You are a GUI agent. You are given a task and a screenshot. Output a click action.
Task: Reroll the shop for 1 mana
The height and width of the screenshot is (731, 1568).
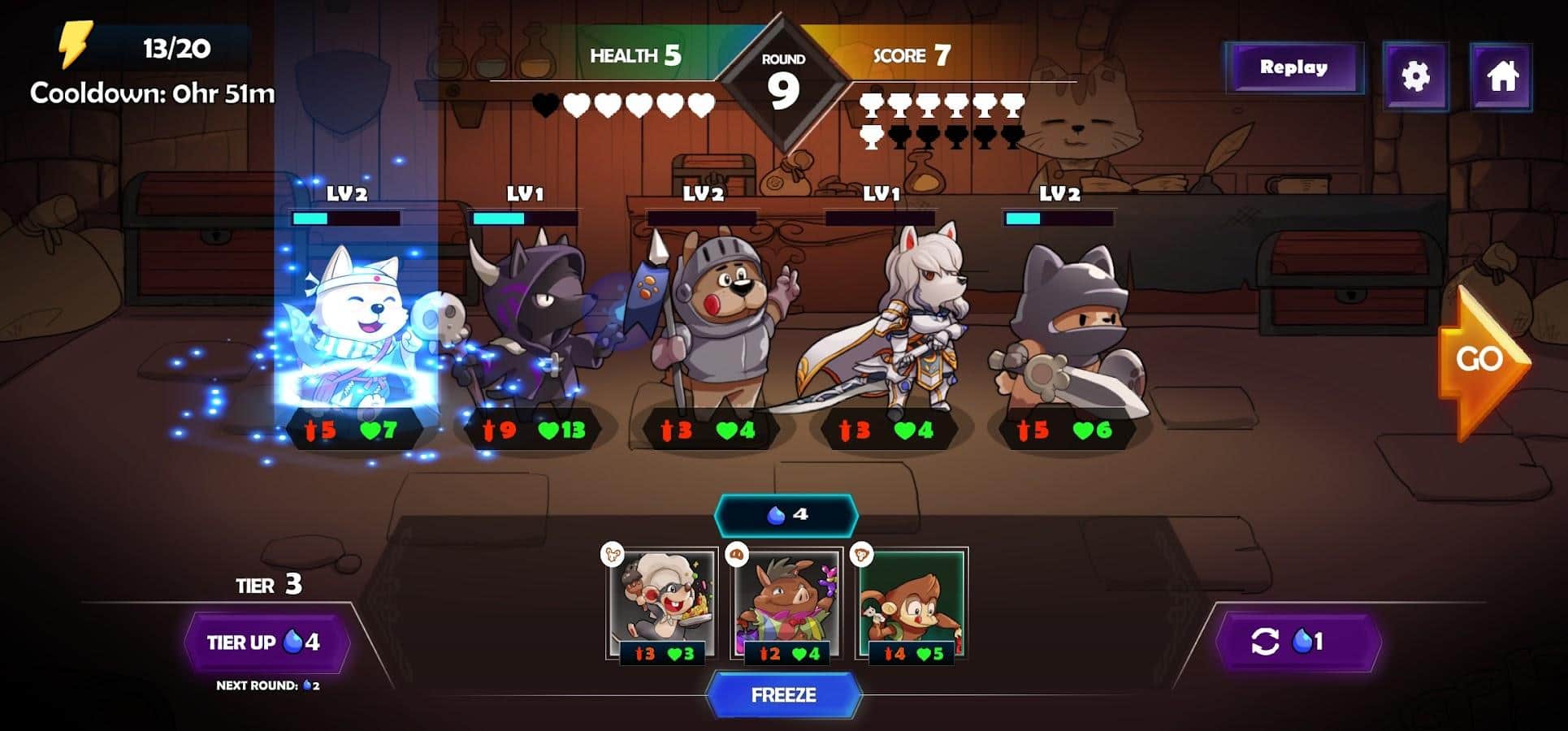coord(1297,642)
